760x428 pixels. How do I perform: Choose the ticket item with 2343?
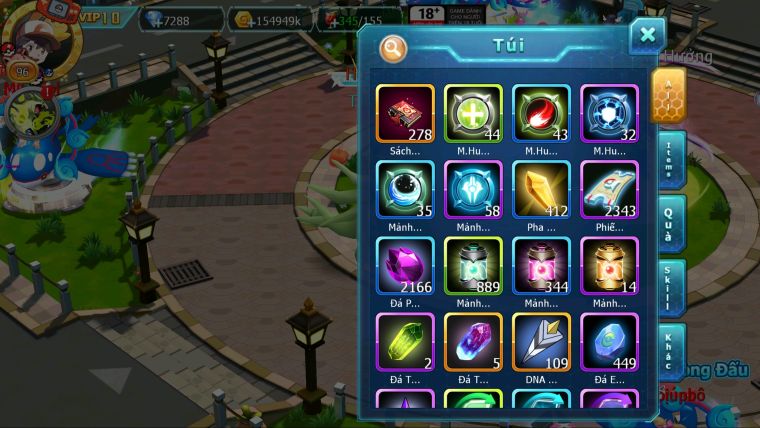pyautogui.click(x=609, y=190)
